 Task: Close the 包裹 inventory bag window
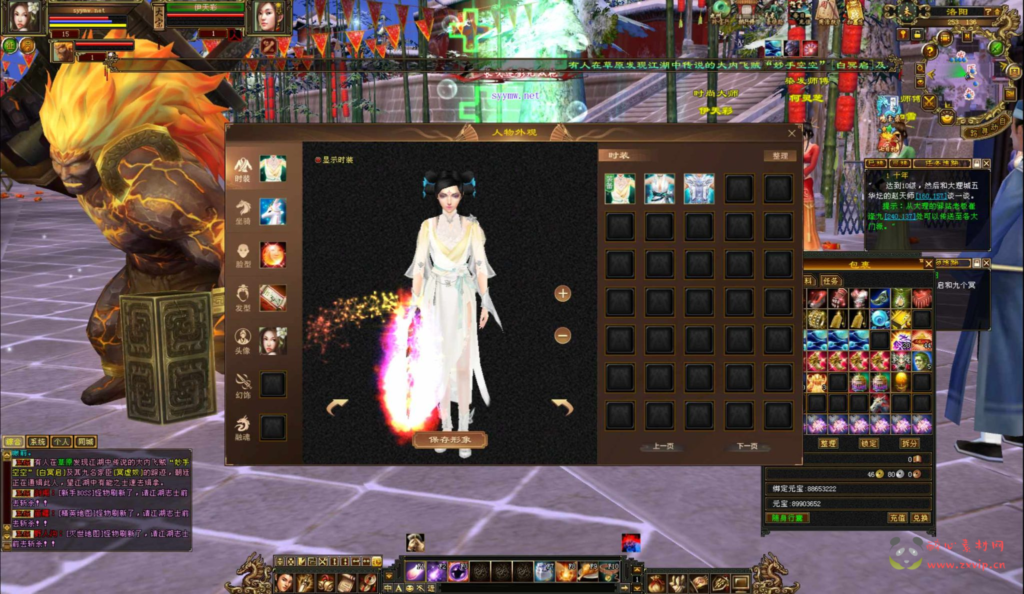tap(928, 263)
